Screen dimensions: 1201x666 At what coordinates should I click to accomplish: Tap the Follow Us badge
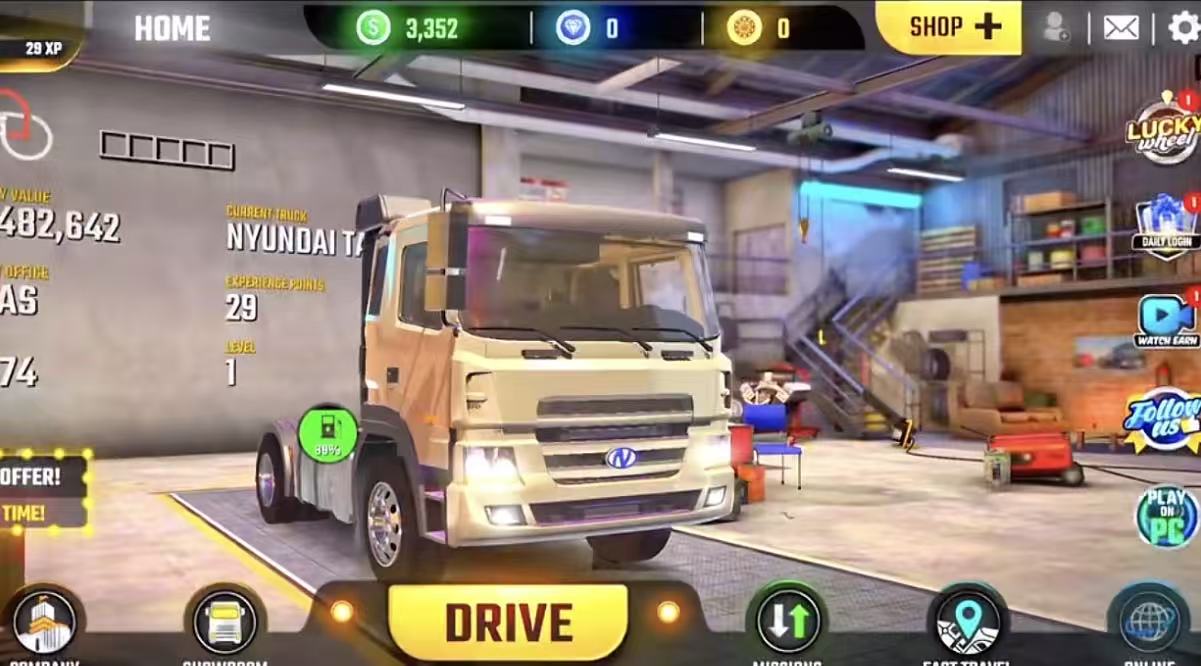1164,418
